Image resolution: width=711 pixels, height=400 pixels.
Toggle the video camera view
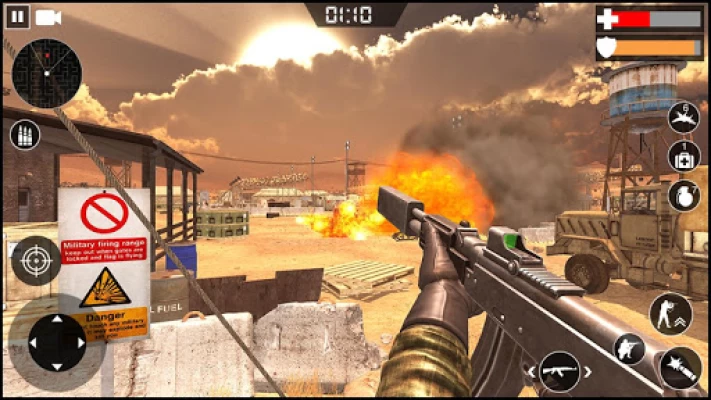click(x=48, y=16)
